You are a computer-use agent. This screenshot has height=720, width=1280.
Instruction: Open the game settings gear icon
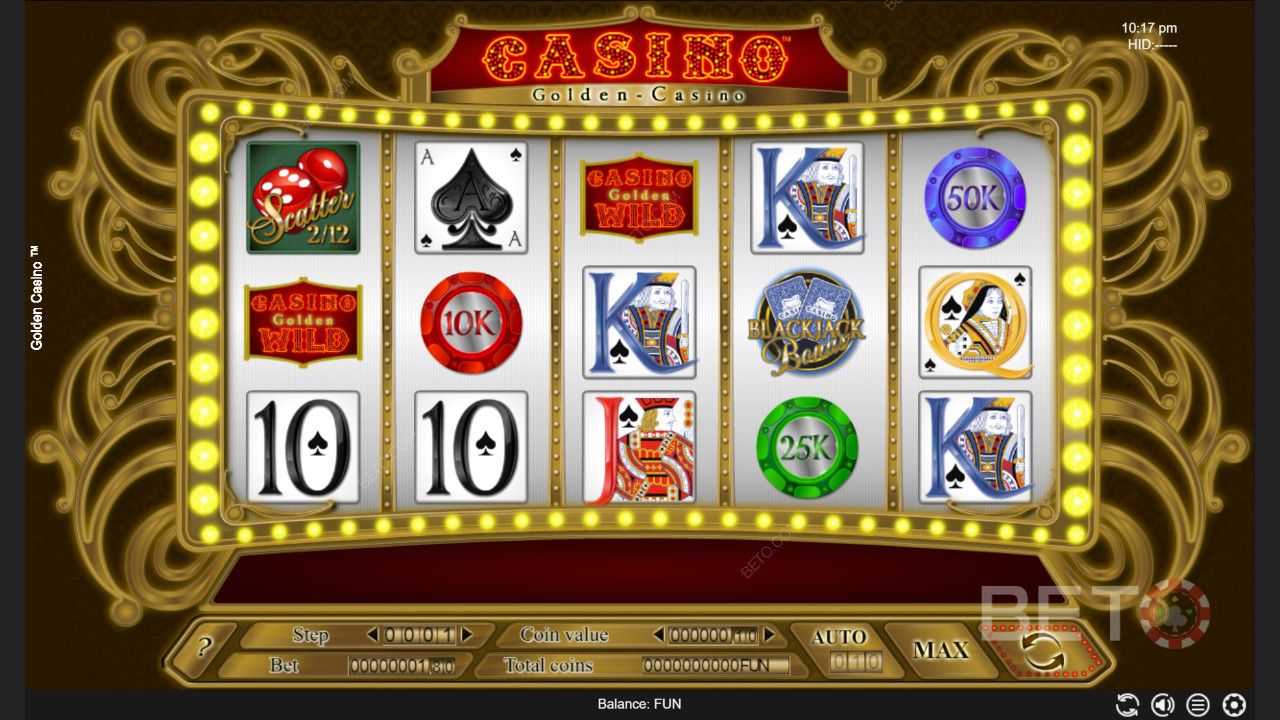(1232, 704)
